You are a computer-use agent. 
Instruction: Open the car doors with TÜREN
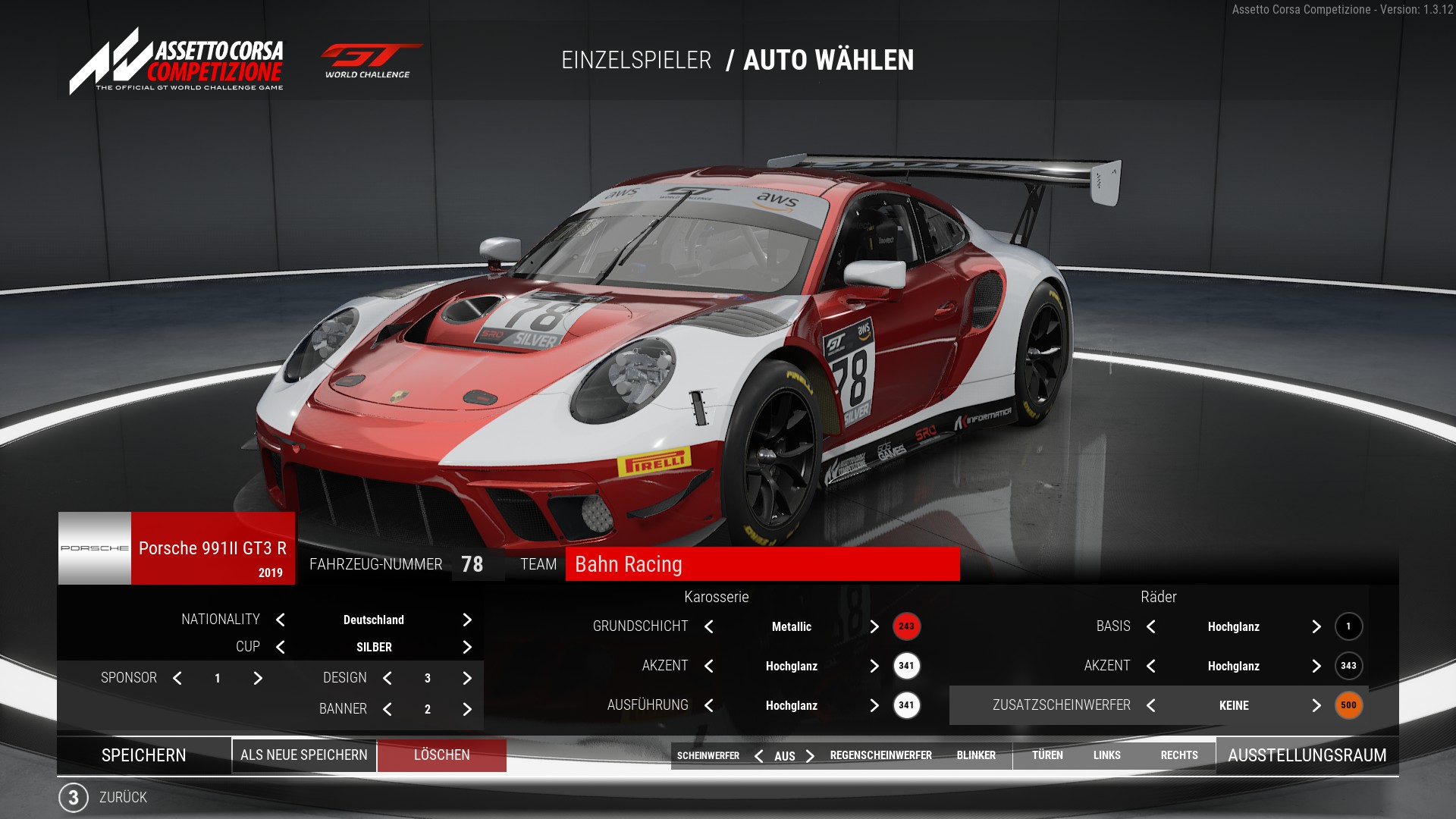[x=1047, y=755]
